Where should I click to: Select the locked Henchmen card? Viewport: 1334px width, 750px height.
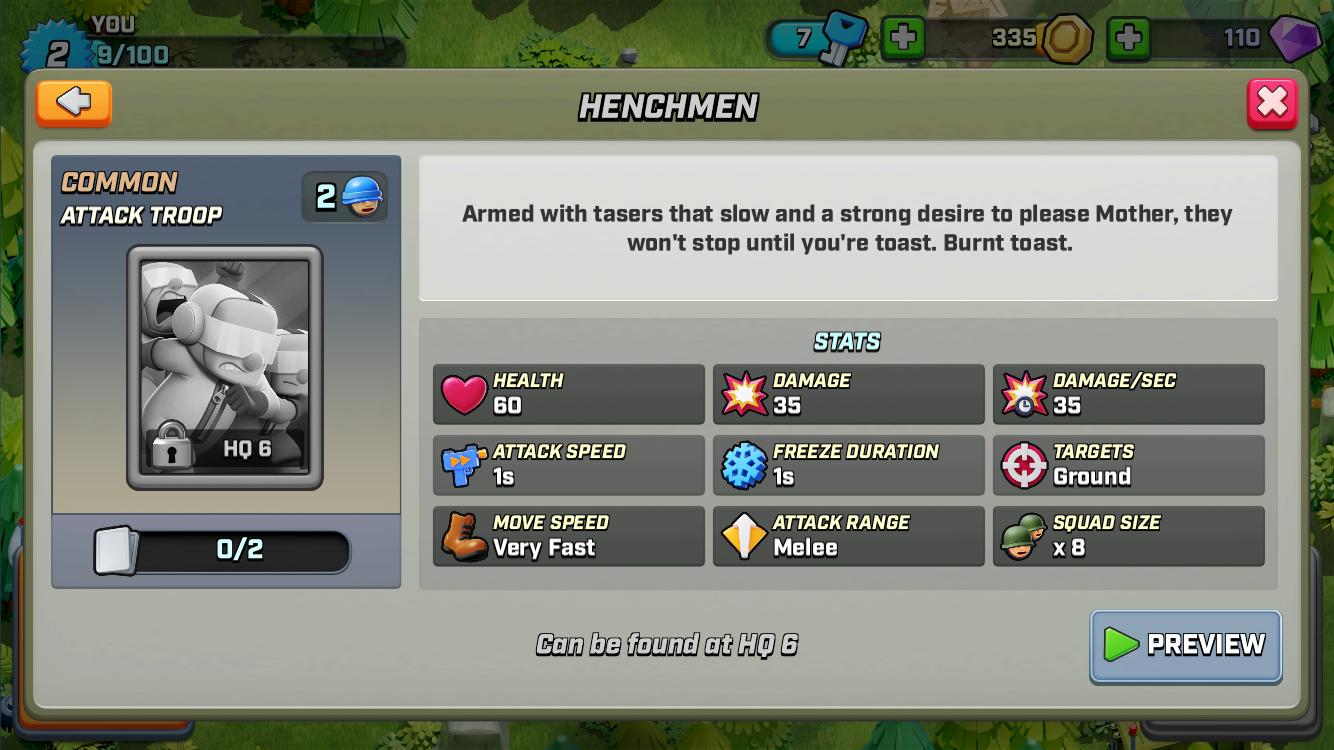coord(225,367)
